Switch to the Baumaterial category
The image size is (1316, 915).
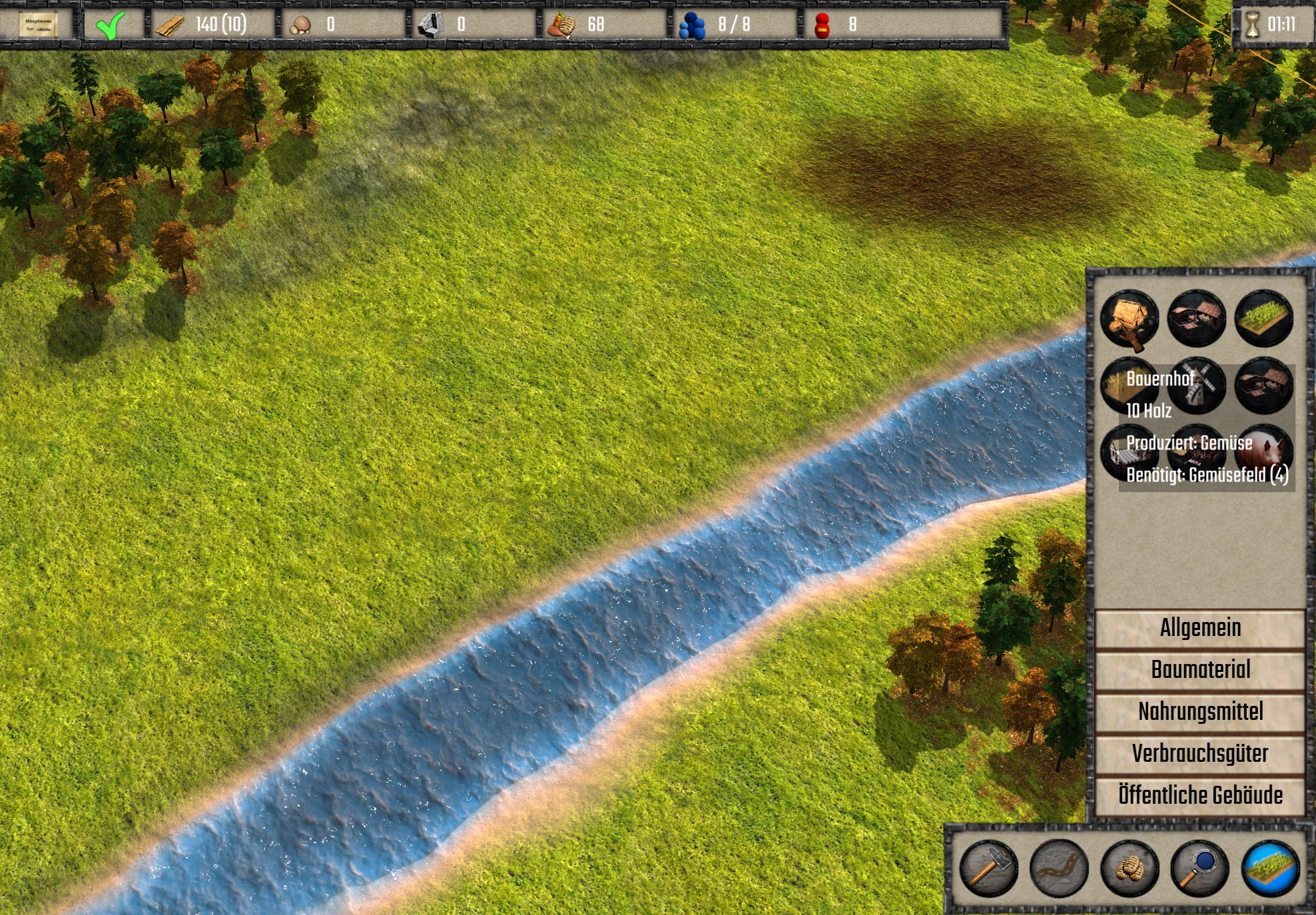pos(1199,670)
